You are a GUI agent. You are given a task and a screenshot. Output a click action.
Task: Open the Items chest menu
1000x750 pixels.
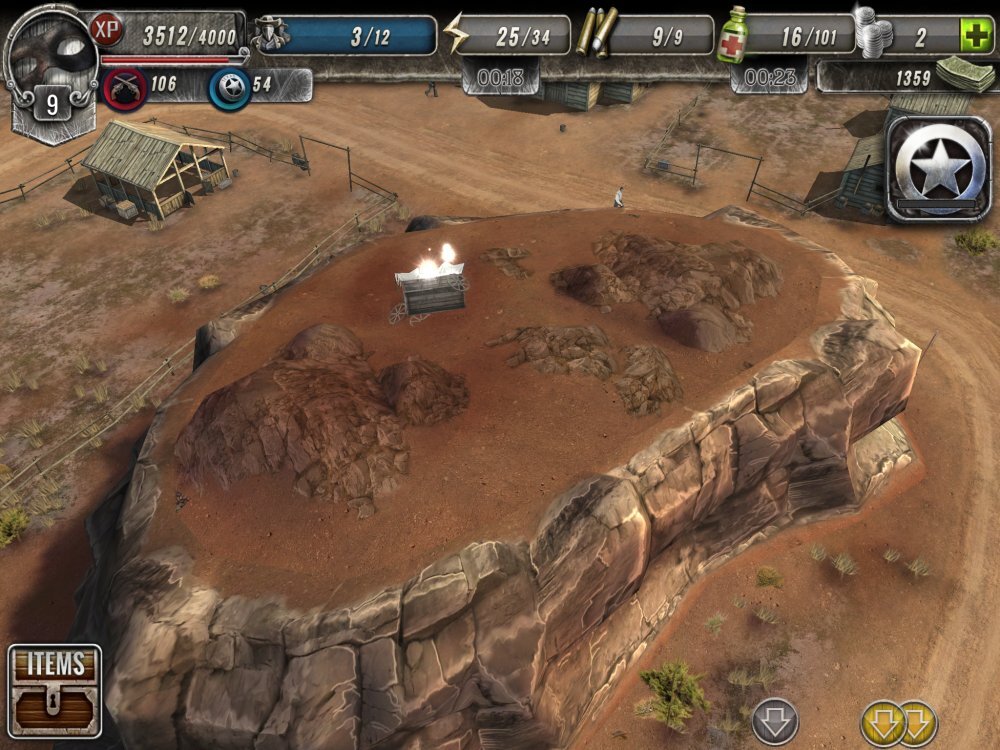point(55,691)
